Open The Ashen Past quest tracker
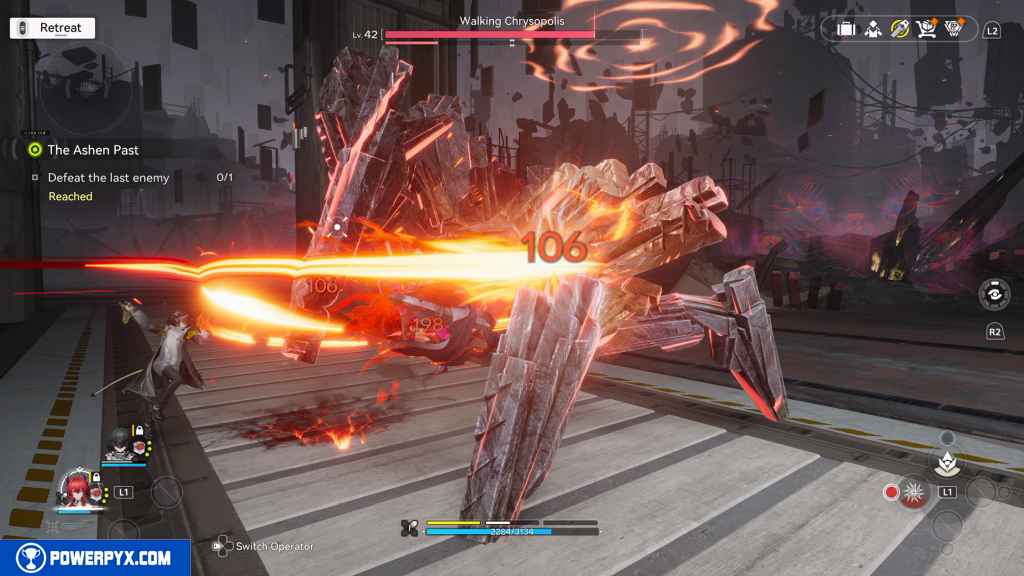Image resolution: width=1024 pixels, height=576 pixels. point(92,150)
